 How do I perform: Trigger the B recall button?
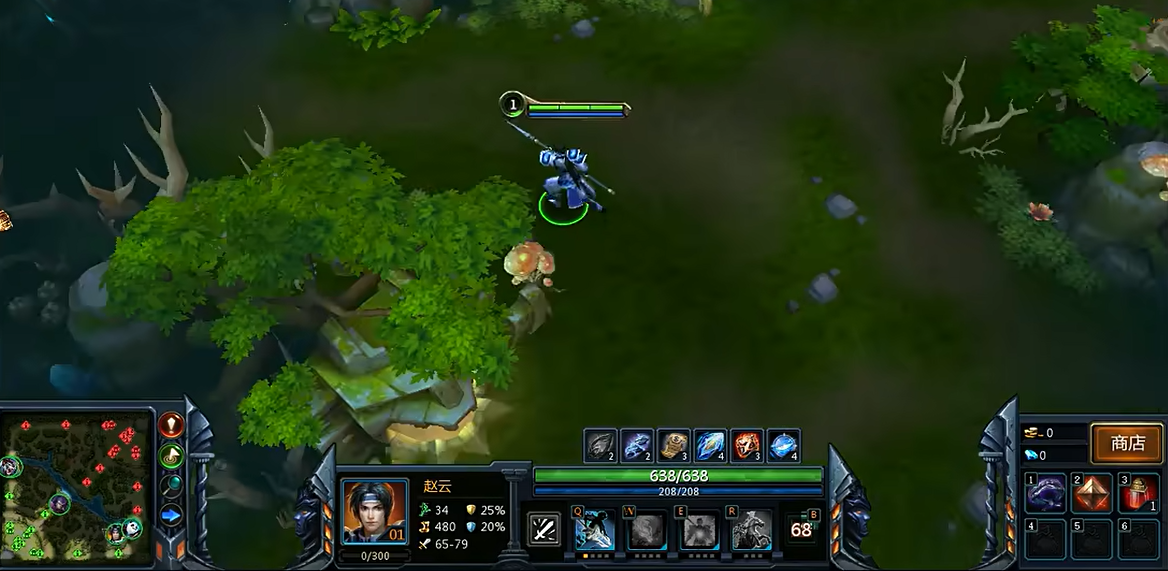[802, 529]
